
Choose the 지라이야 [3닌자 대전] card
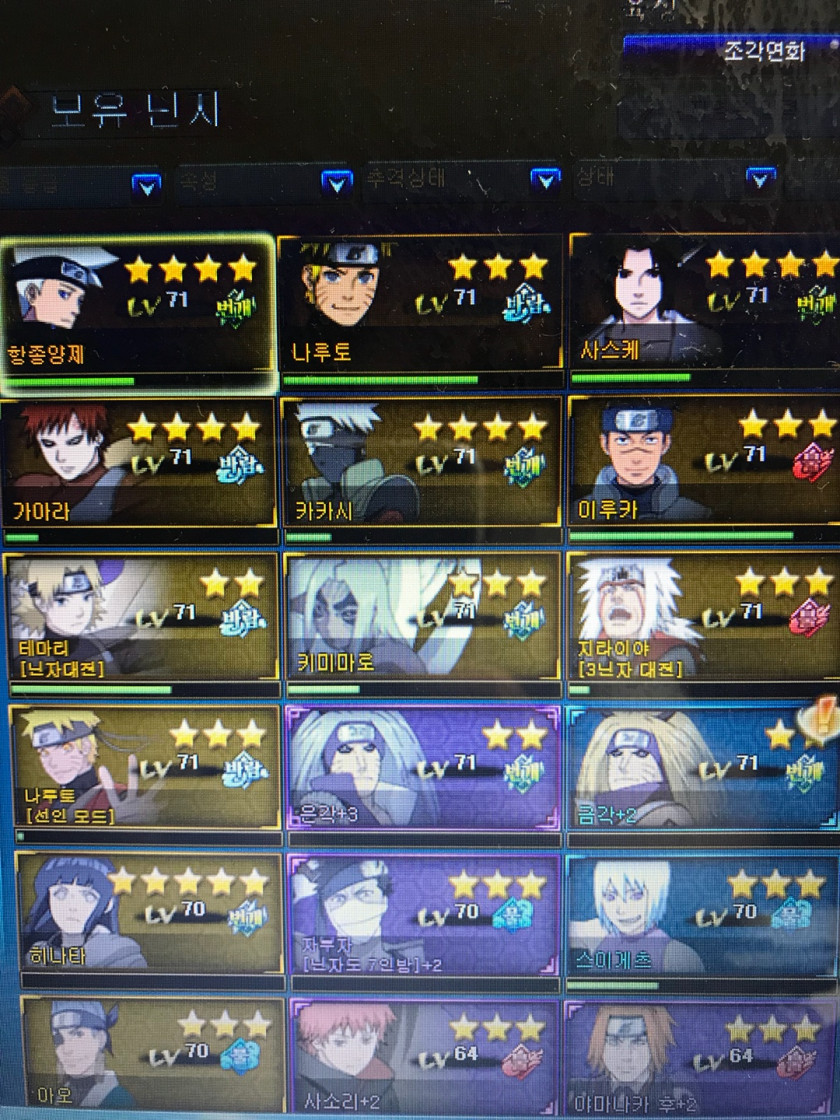pyautogui.click(x=704, y=618)
